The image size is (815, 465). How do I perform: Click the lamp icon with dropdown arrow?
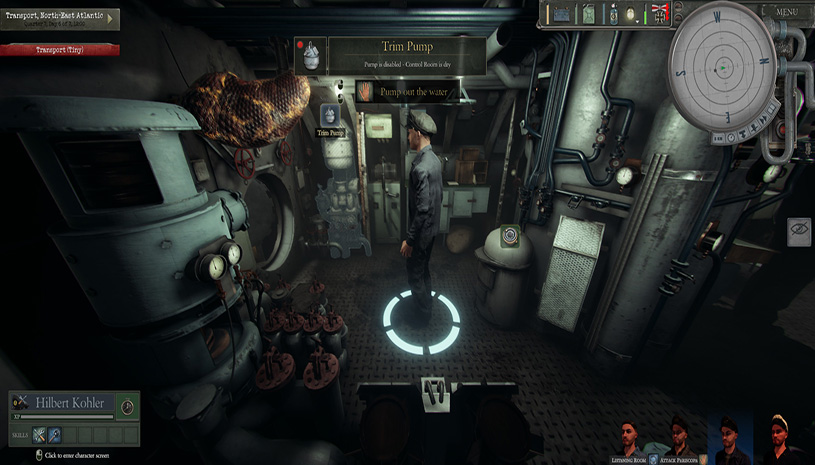tap(631, 15)
